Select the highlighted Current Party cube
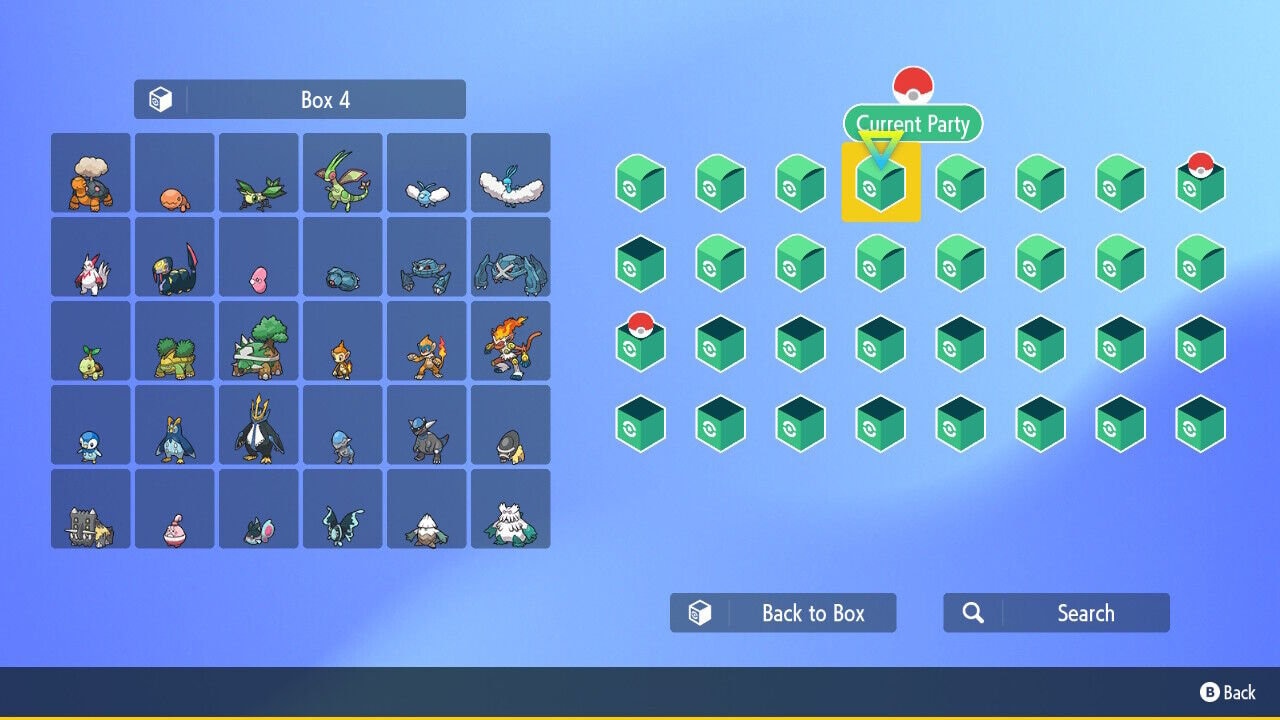This screenshot has height=720, width=1280. tap(880, 183)
